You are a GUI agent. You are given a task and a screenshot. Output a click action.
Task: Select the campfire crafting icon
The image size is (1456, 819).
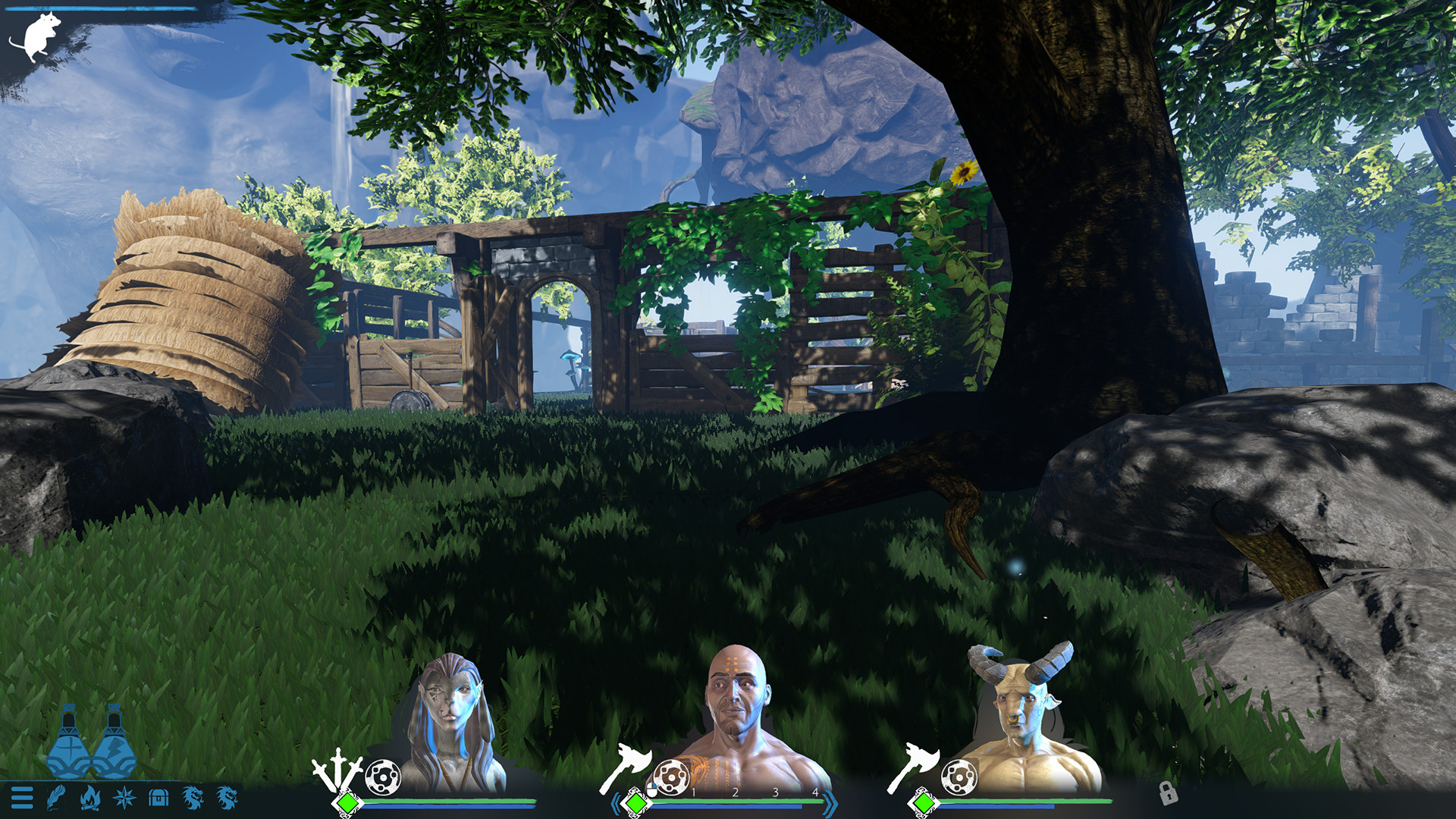pos(89,798)
